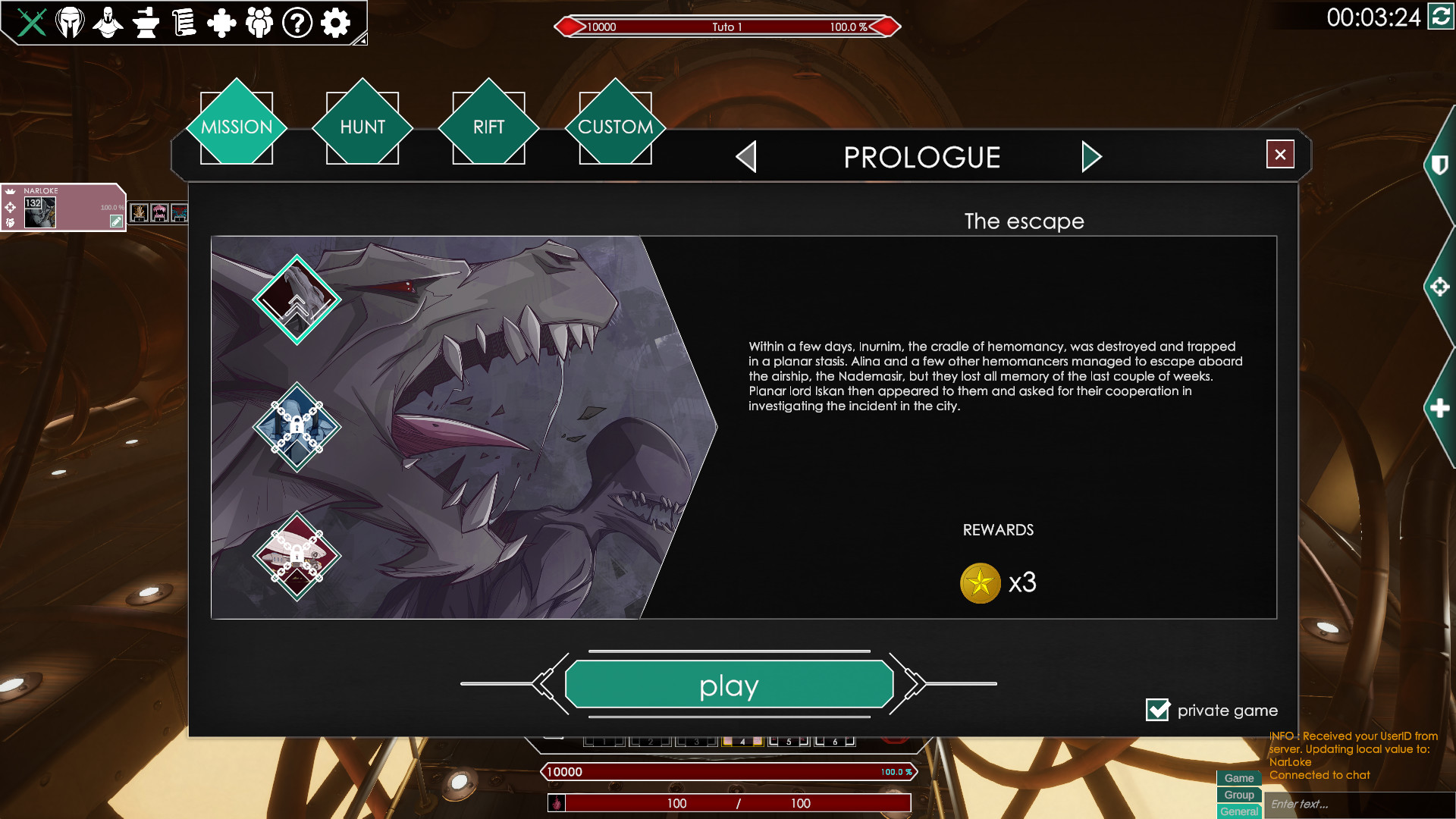Image resolution: width=1456 pixels, height=819 pixels.
Task: Open the scroll icon in top toolbar
Action: pyautogui.click(x=184, y=23)
